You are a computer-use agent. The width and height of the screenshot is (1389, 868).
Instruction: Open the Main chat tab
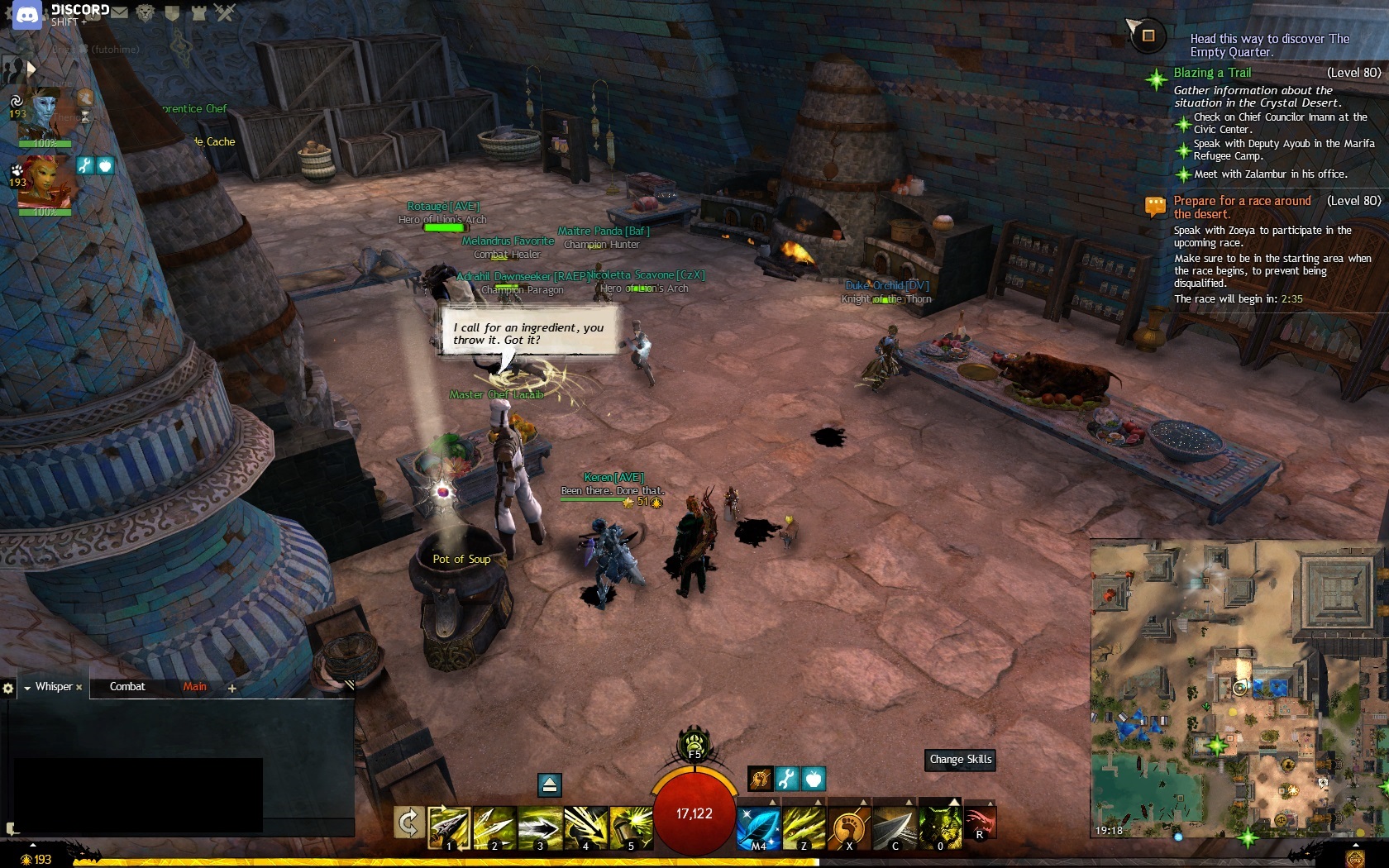195,687
